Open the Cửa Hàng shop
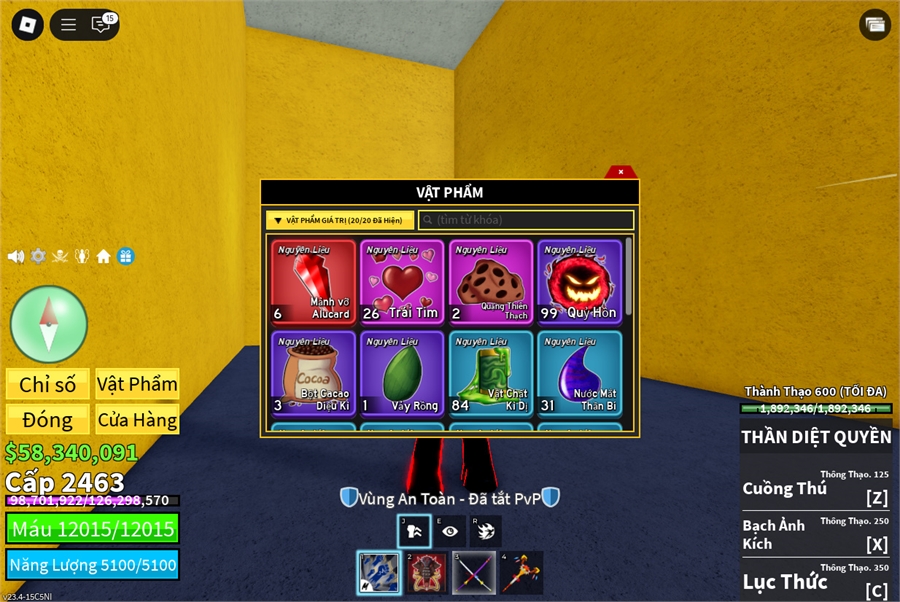This screenshot has height=602, width=900. [x=137, y=419]
